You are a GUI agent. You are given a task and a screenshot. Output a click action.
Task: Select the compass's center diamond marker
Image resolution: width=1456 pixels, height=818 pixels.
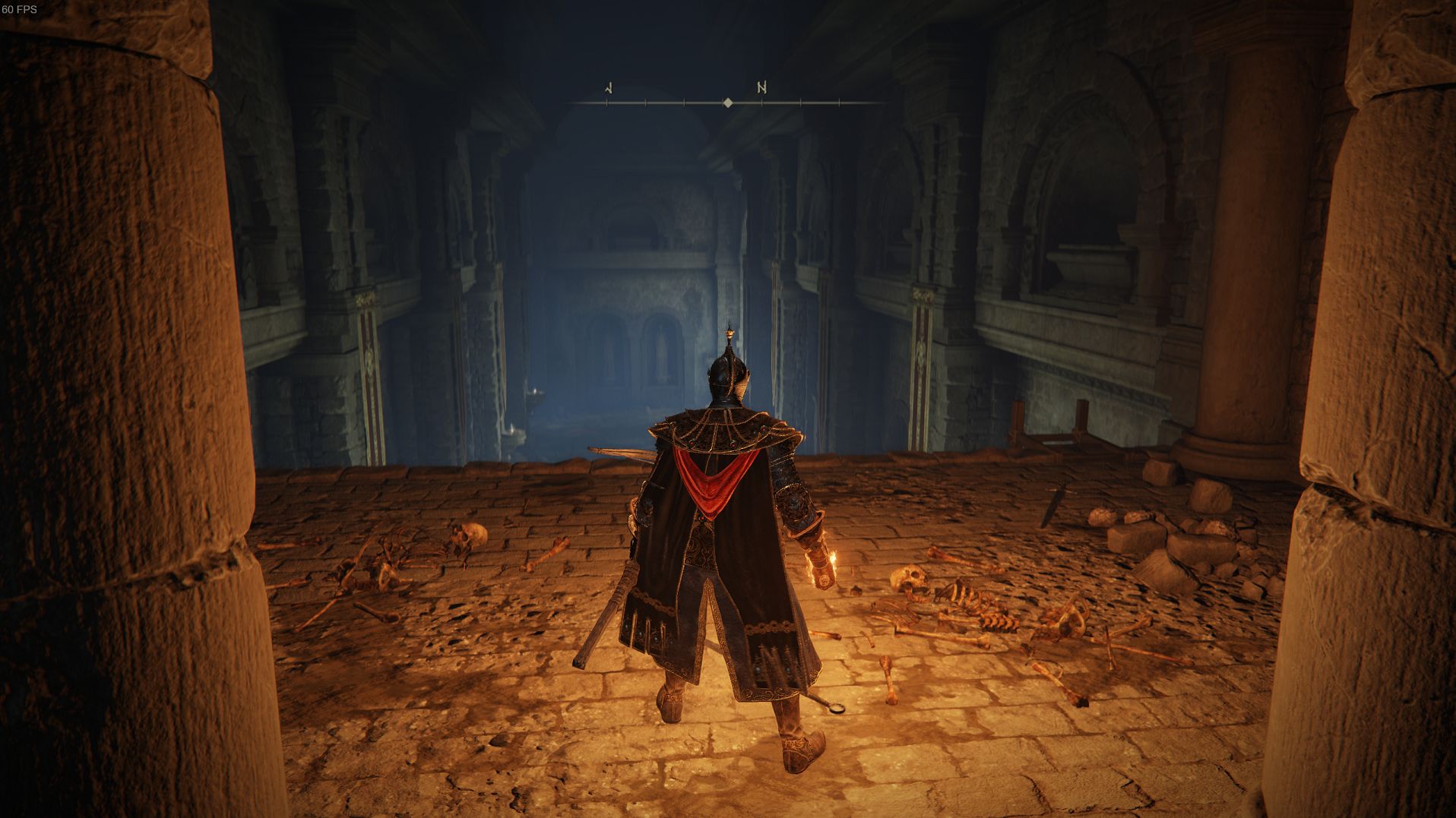click(728, 103)
